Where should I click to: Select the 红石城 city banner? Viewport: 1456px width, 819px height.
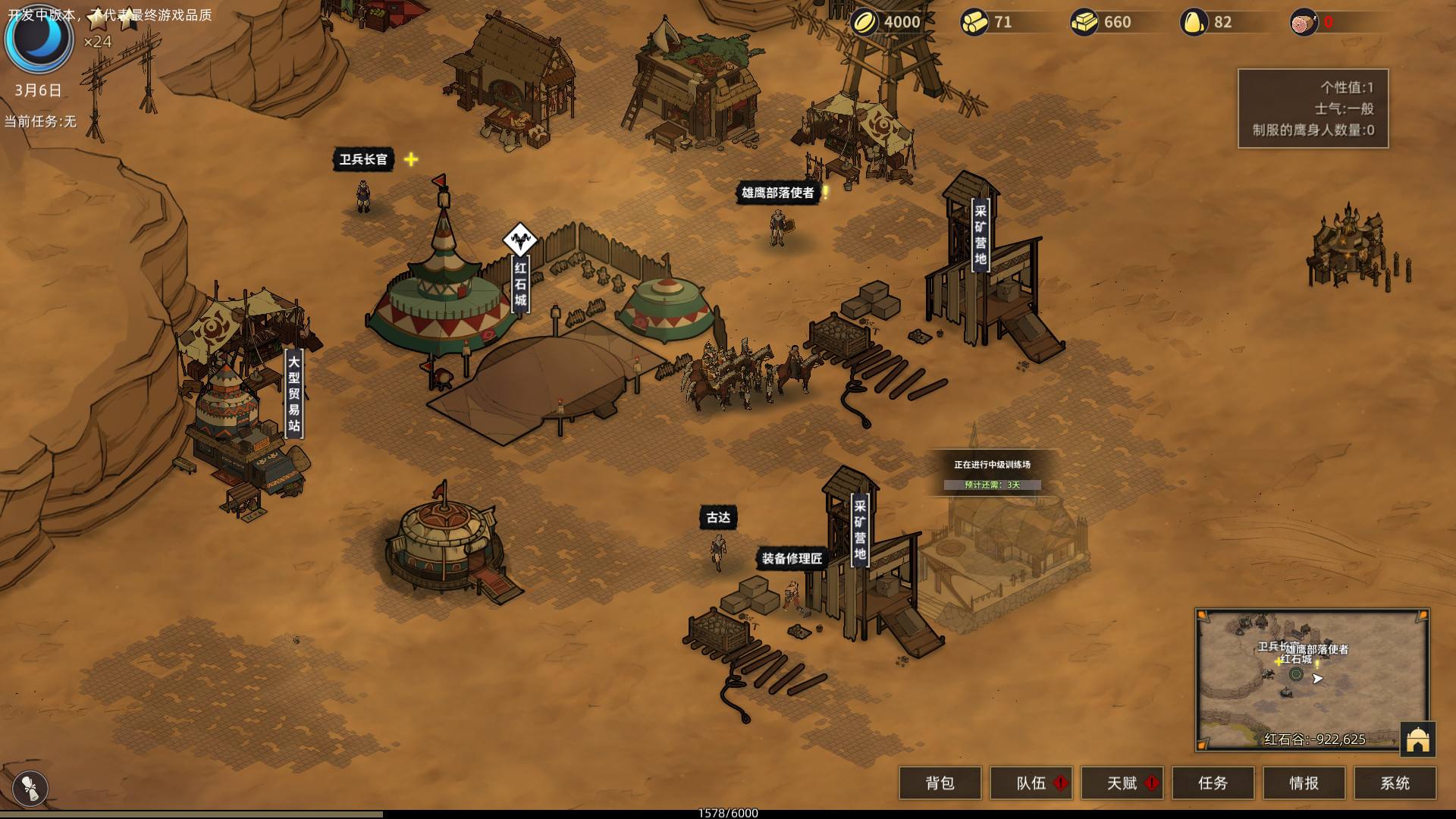[x=520, y=284]
